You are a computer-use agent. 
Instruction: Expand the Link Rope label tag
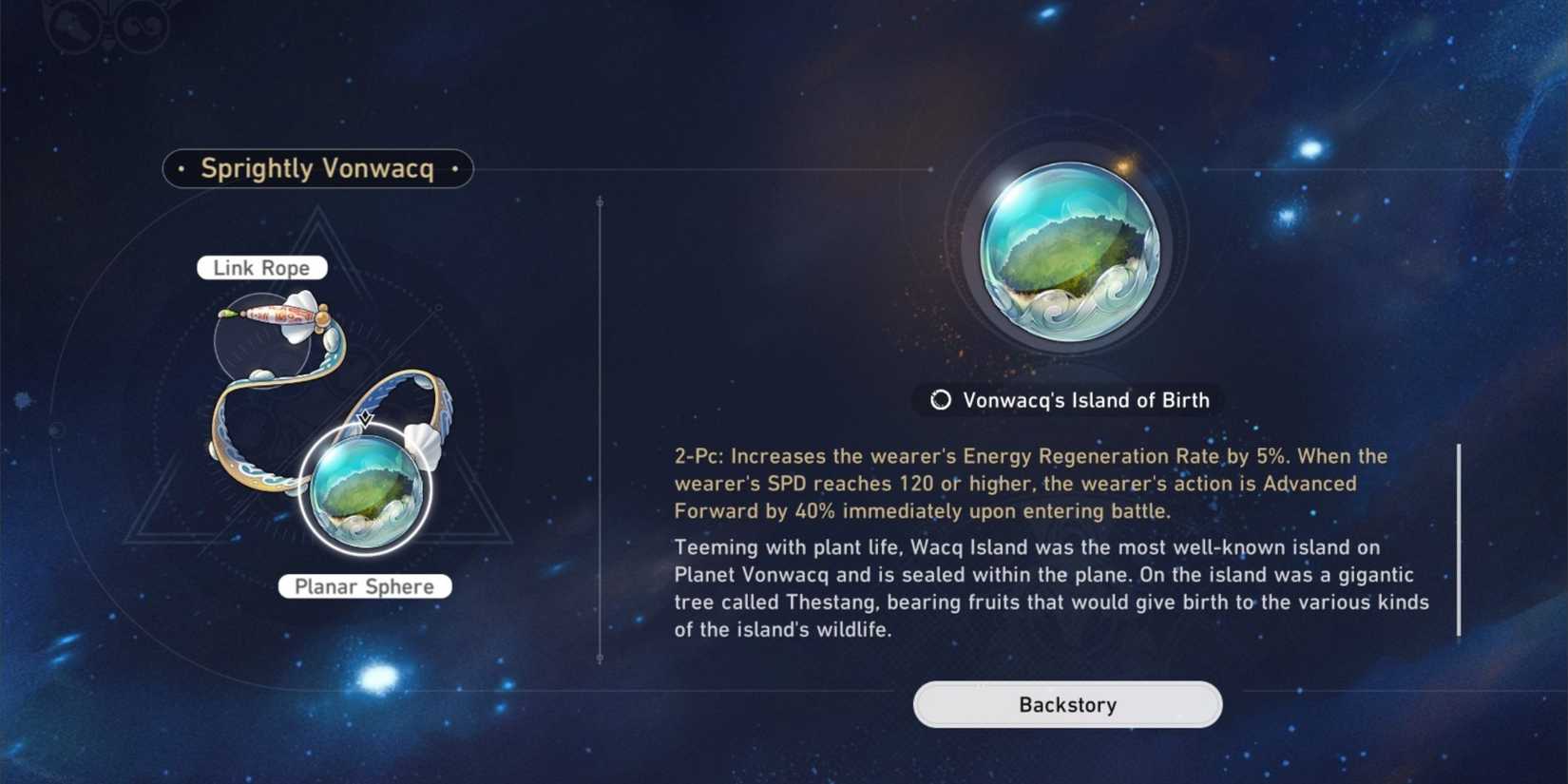pos(260,267)
